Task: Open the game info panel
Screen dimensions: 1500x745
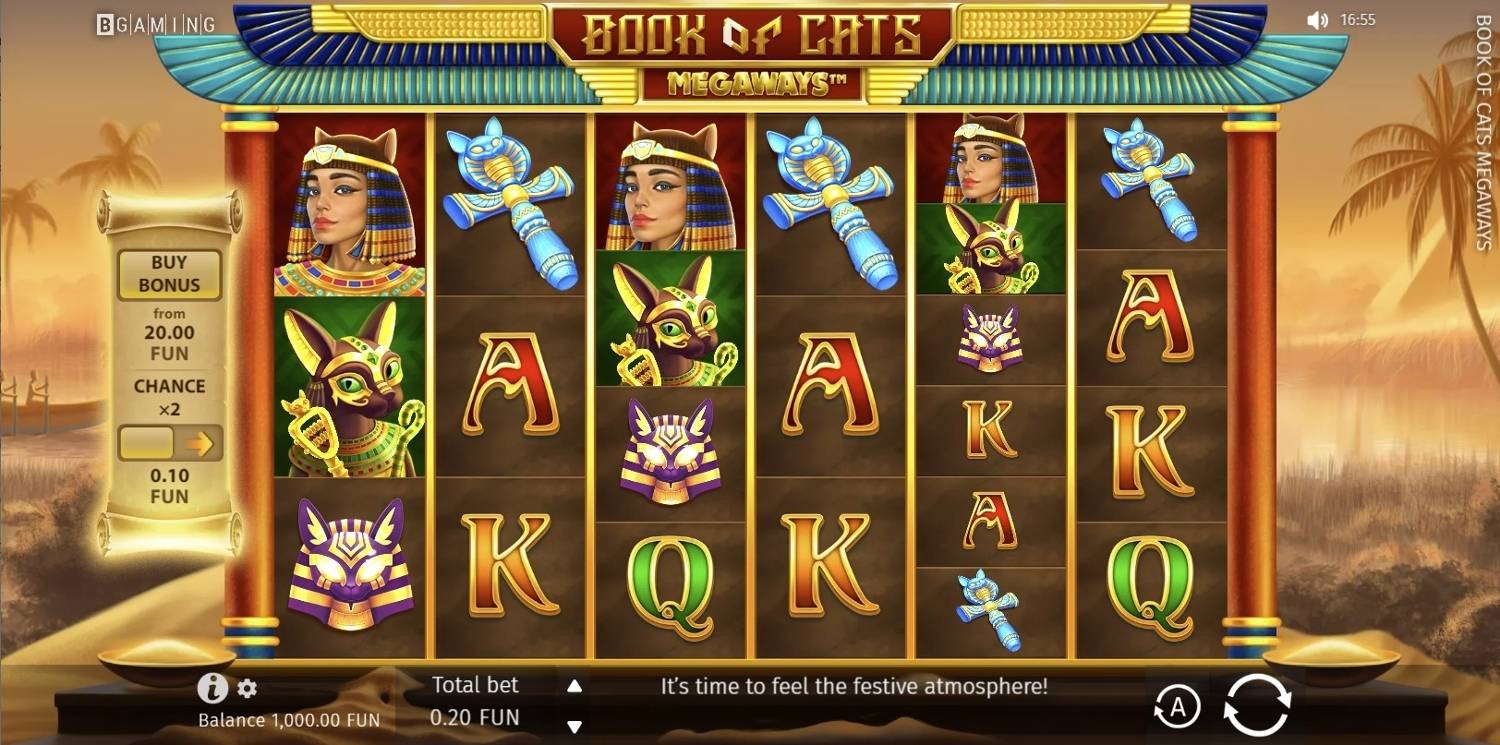Action: coord(214,688)
